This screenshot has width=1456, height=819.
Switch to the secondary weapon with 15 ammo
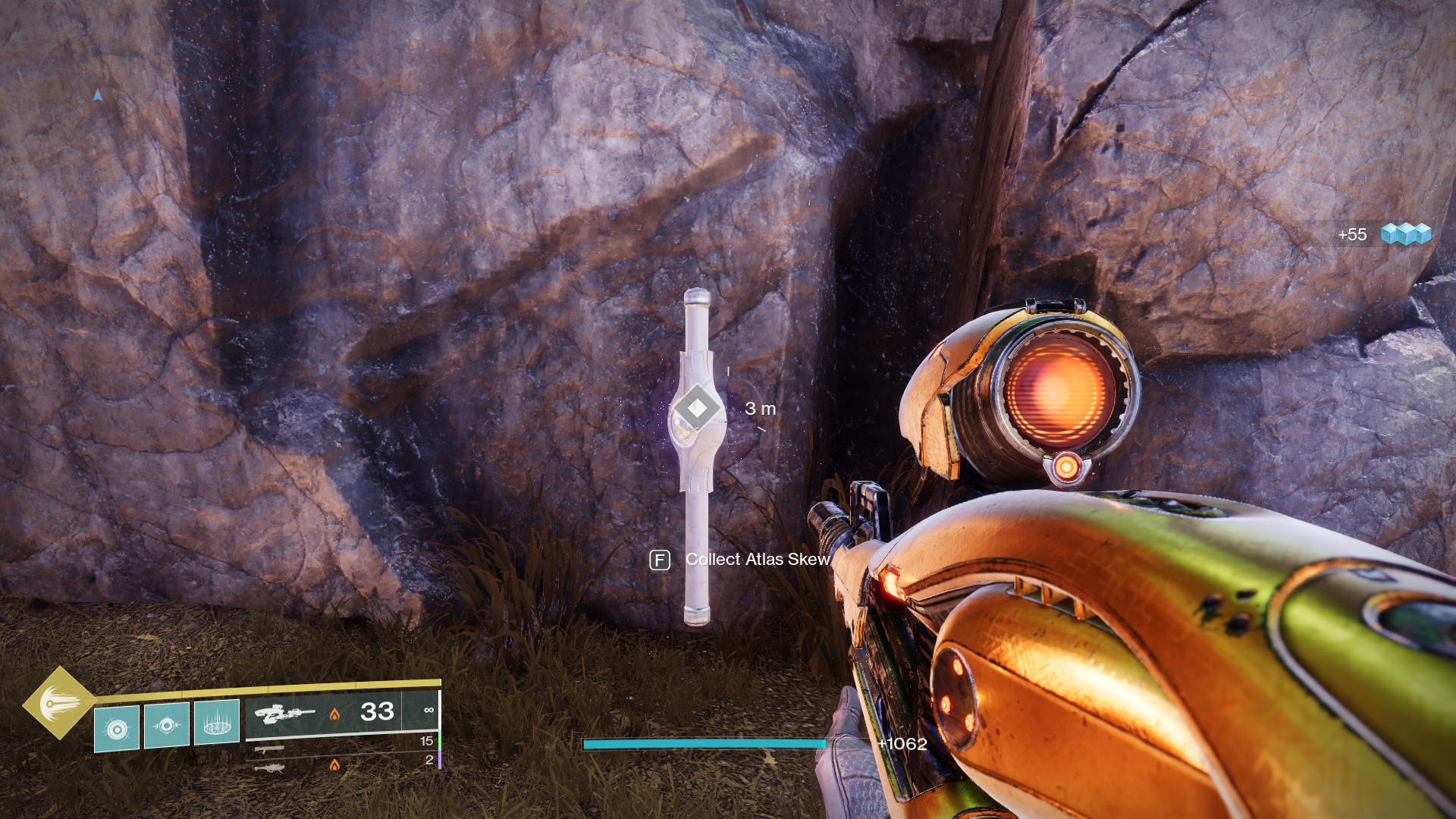[270, 749]
